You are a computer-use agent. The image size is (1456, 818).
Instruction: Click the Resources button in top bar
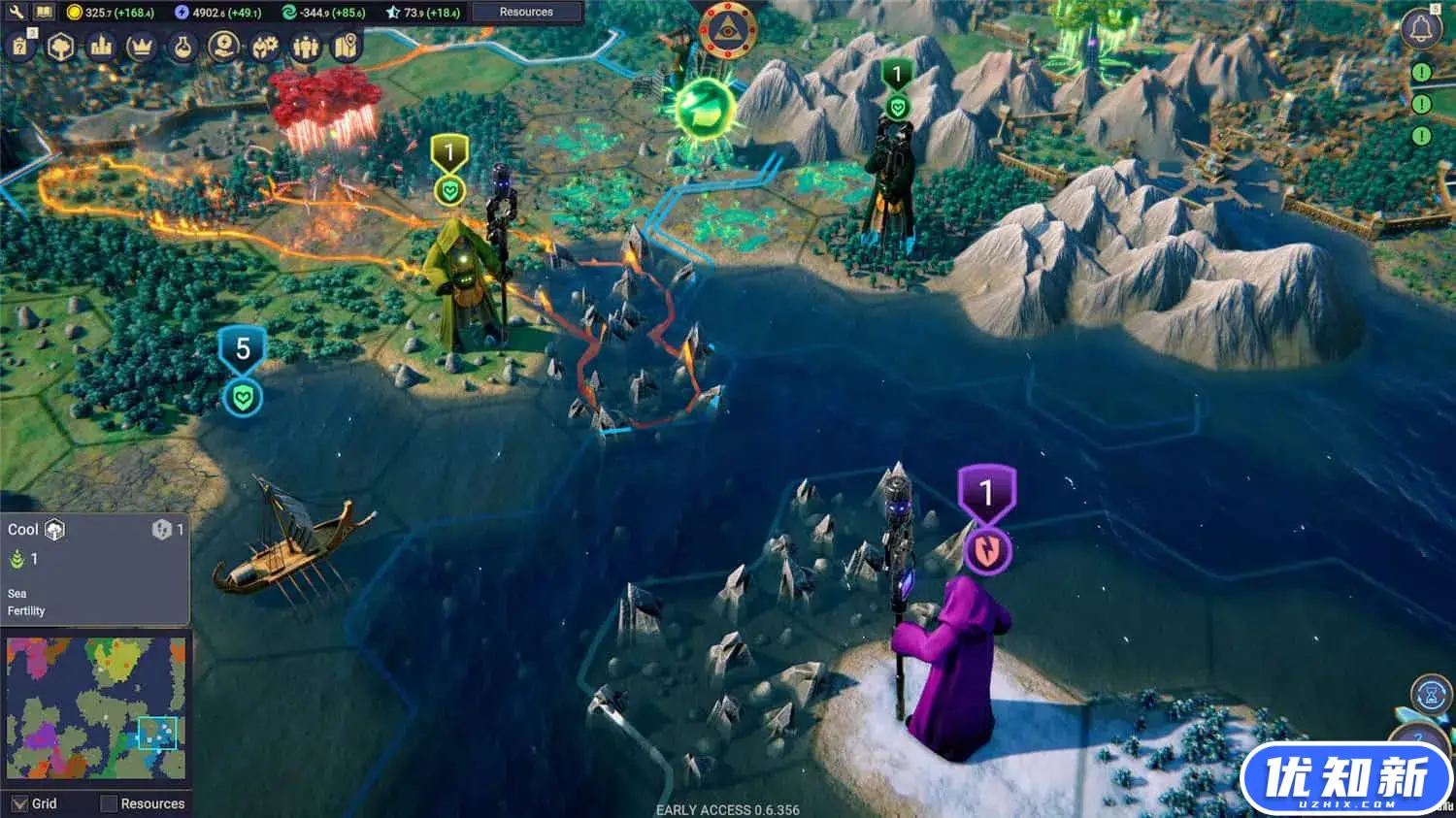pos(526,13)
